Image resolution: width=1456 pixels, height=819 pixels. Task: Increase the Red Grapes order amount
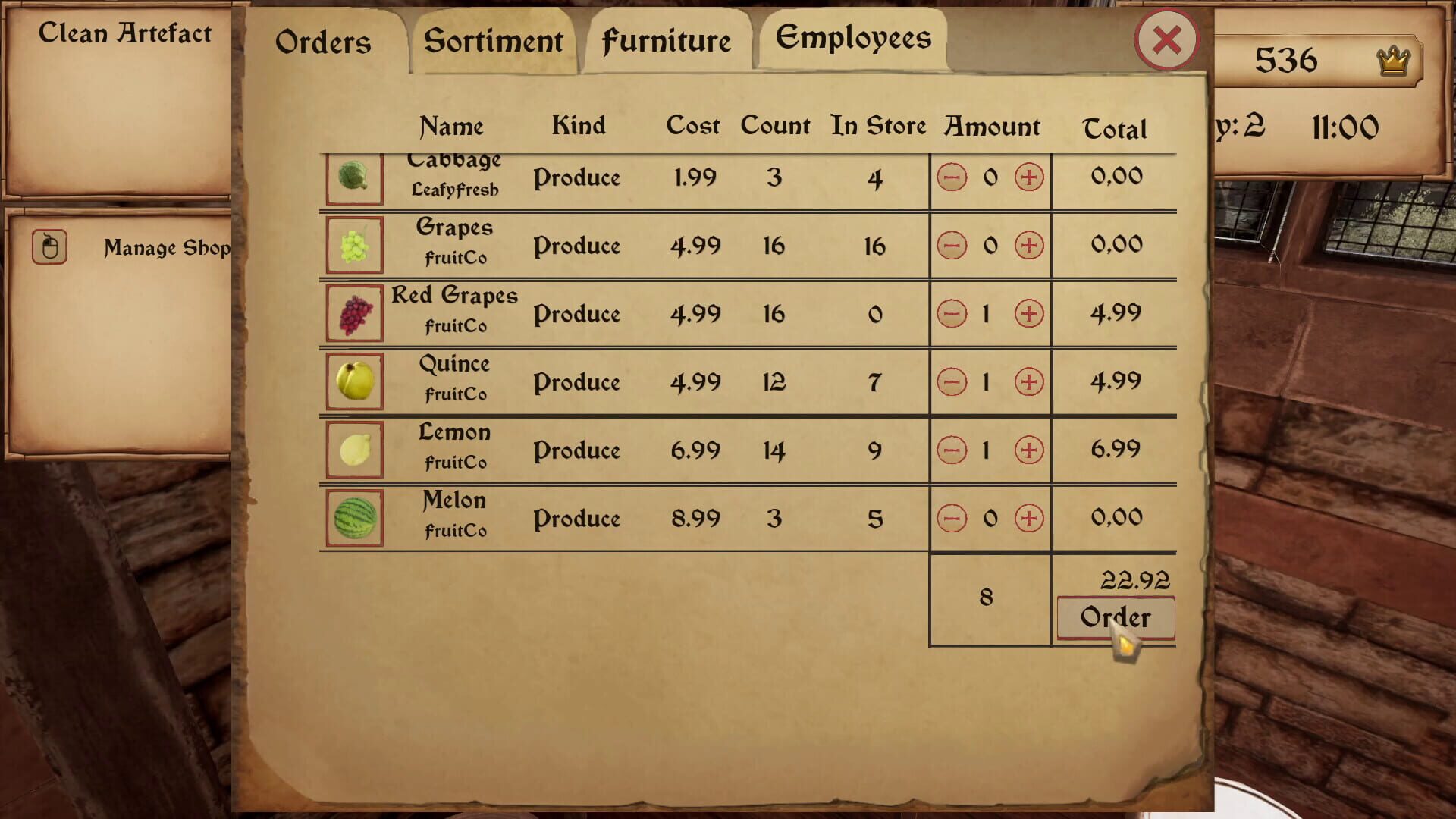click(1028, 312)
